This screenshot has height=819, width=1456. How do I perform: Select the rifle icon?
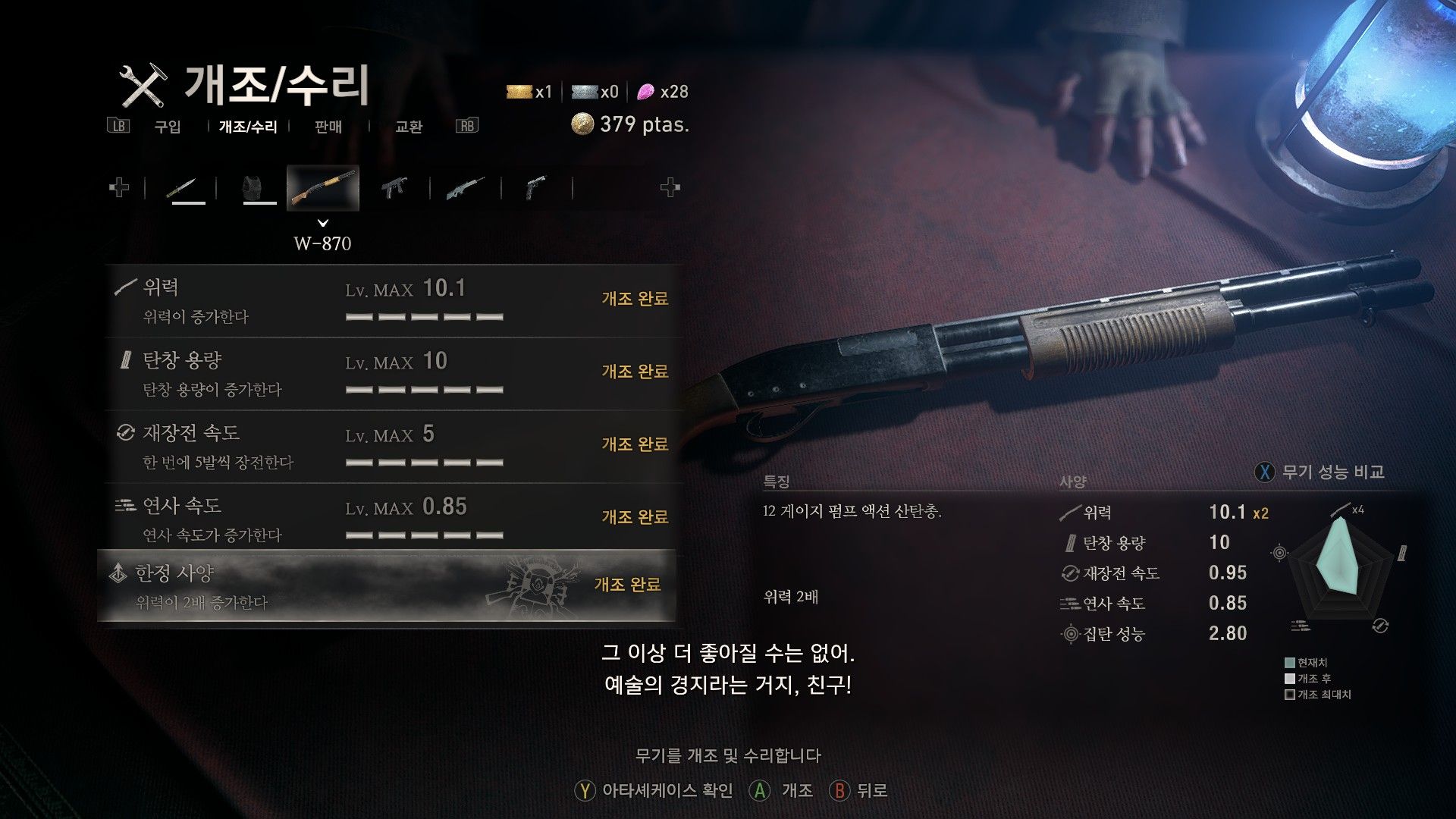[x=465, y=187]
